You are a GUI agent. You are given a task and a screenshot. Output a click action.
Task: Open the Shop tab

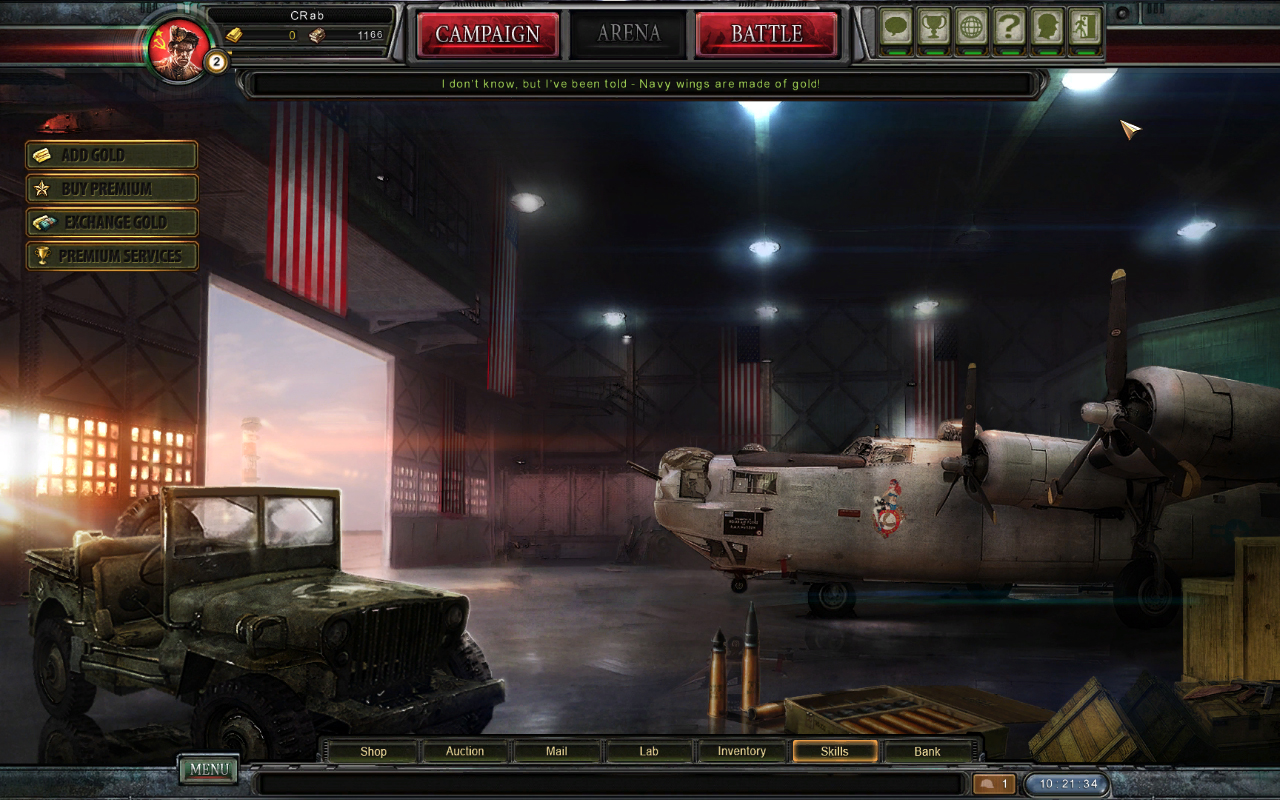point(373,751)
